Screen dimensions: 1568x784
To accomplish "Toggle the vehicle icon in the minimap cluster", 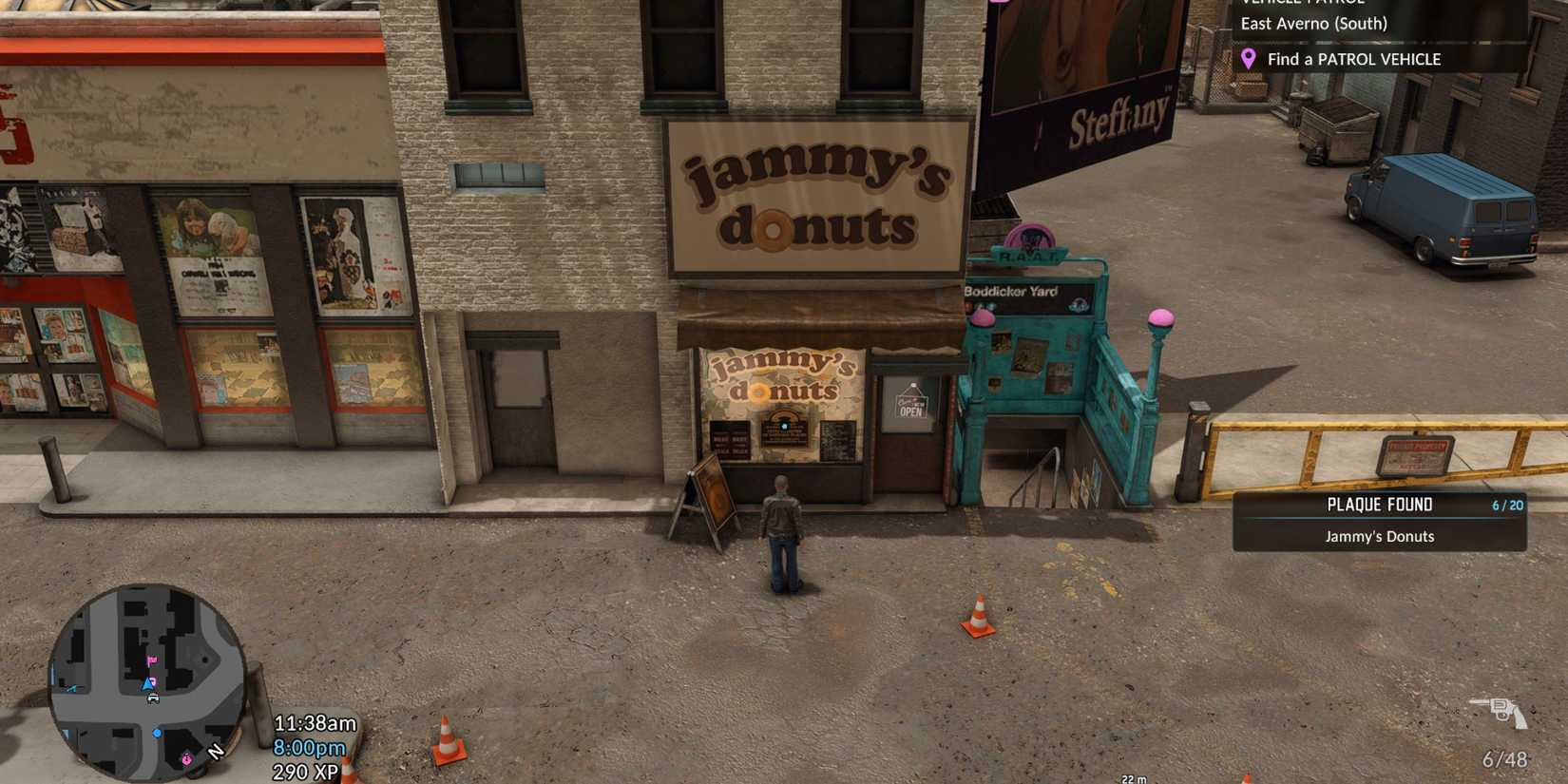I will coord(153,698).
